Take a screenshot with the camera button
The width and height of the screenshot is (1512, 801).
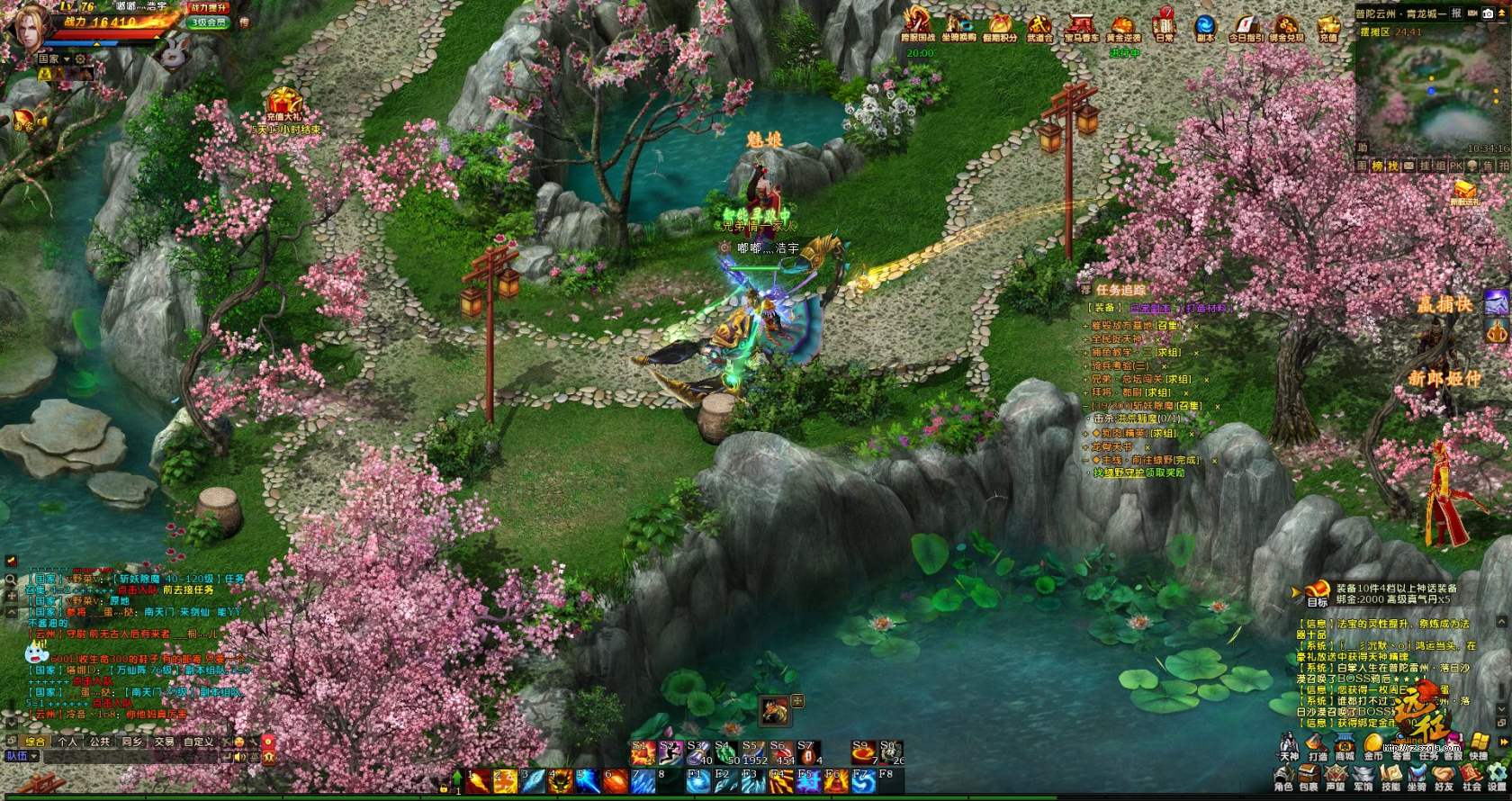(x=1488, y=13)
